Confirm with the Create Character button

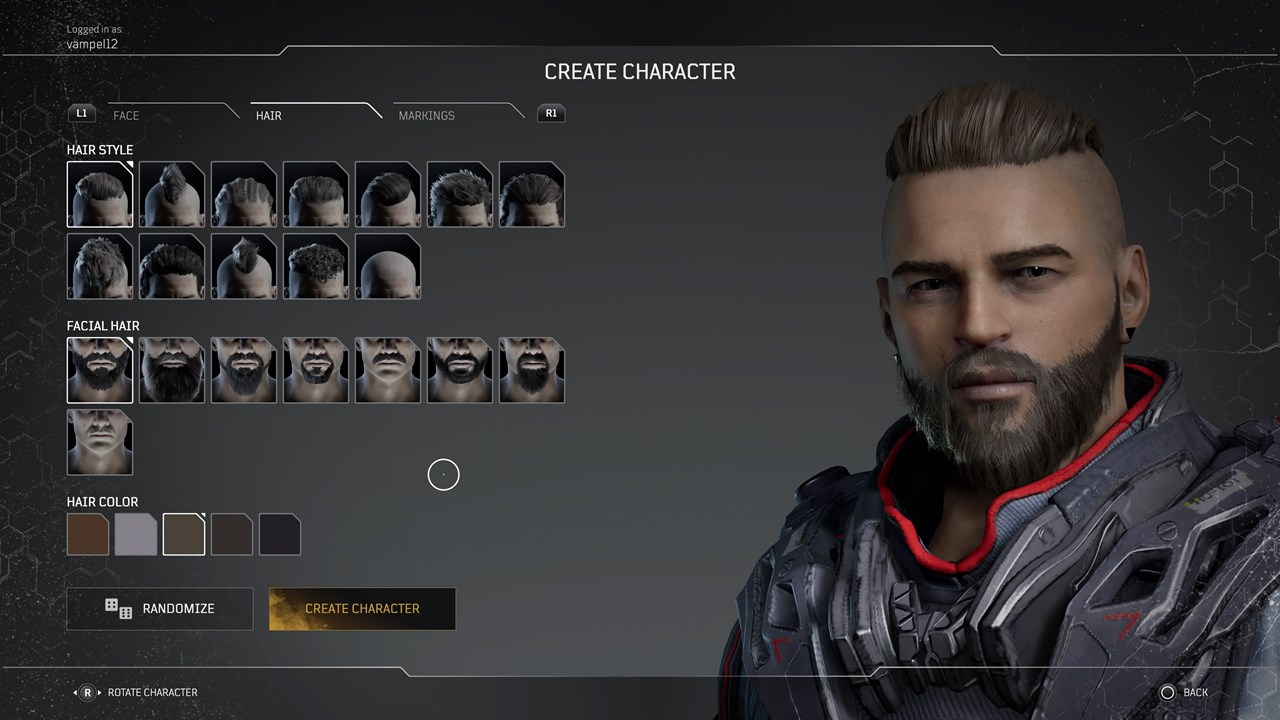coord(362,608)
